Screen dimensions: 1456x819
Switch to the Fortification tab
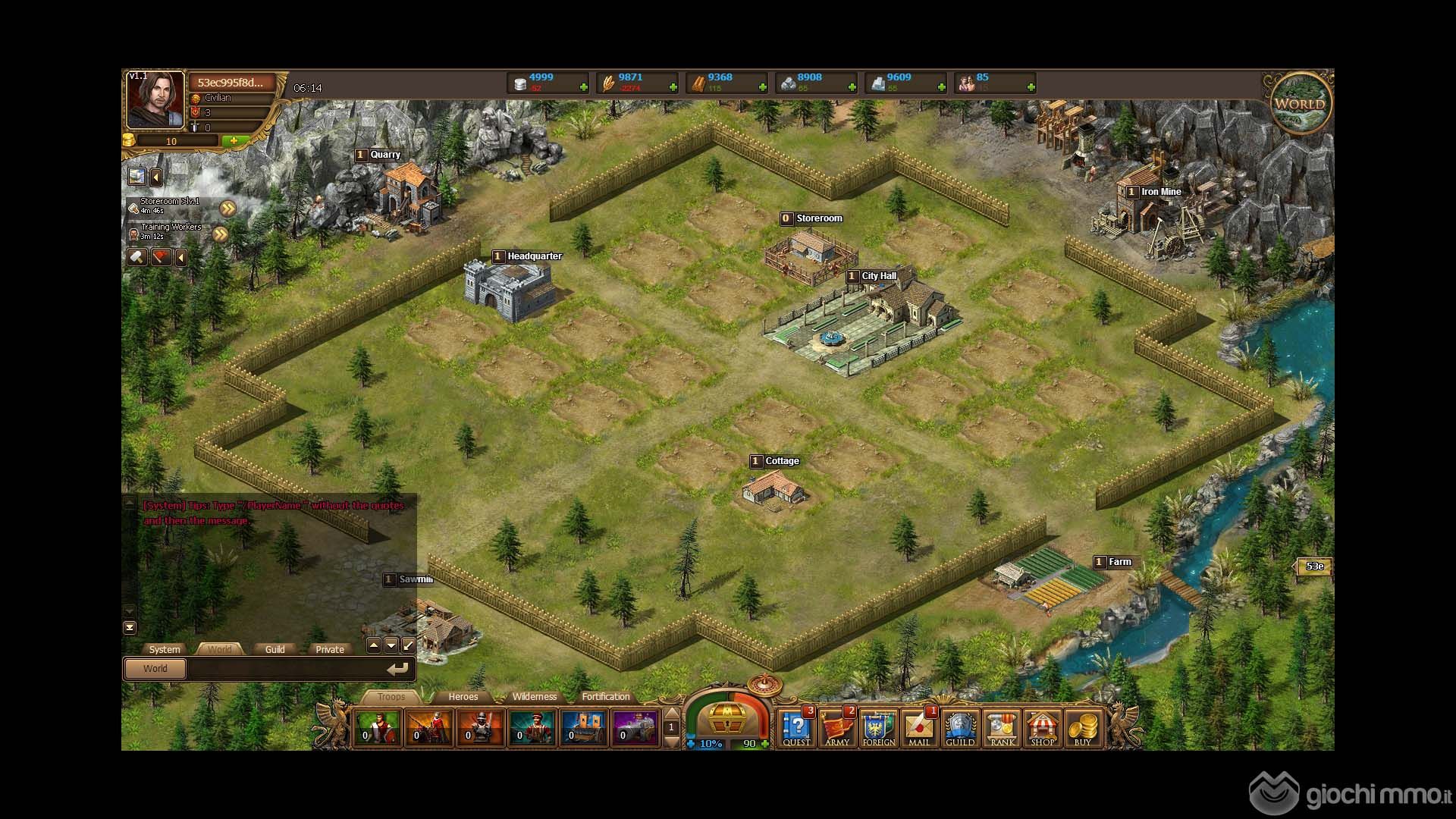pos(605,697)
